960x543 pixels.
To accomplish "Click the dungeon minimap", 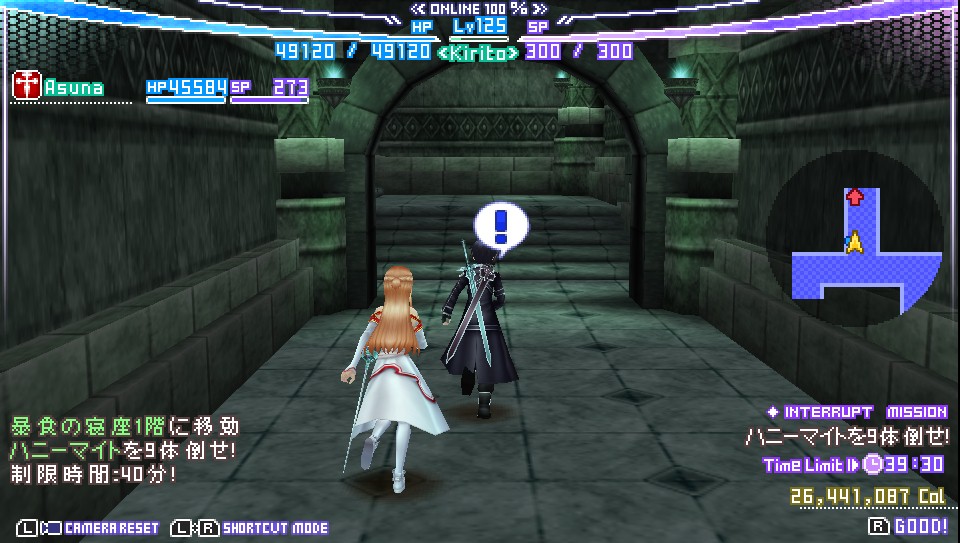I will pos(854,244).
